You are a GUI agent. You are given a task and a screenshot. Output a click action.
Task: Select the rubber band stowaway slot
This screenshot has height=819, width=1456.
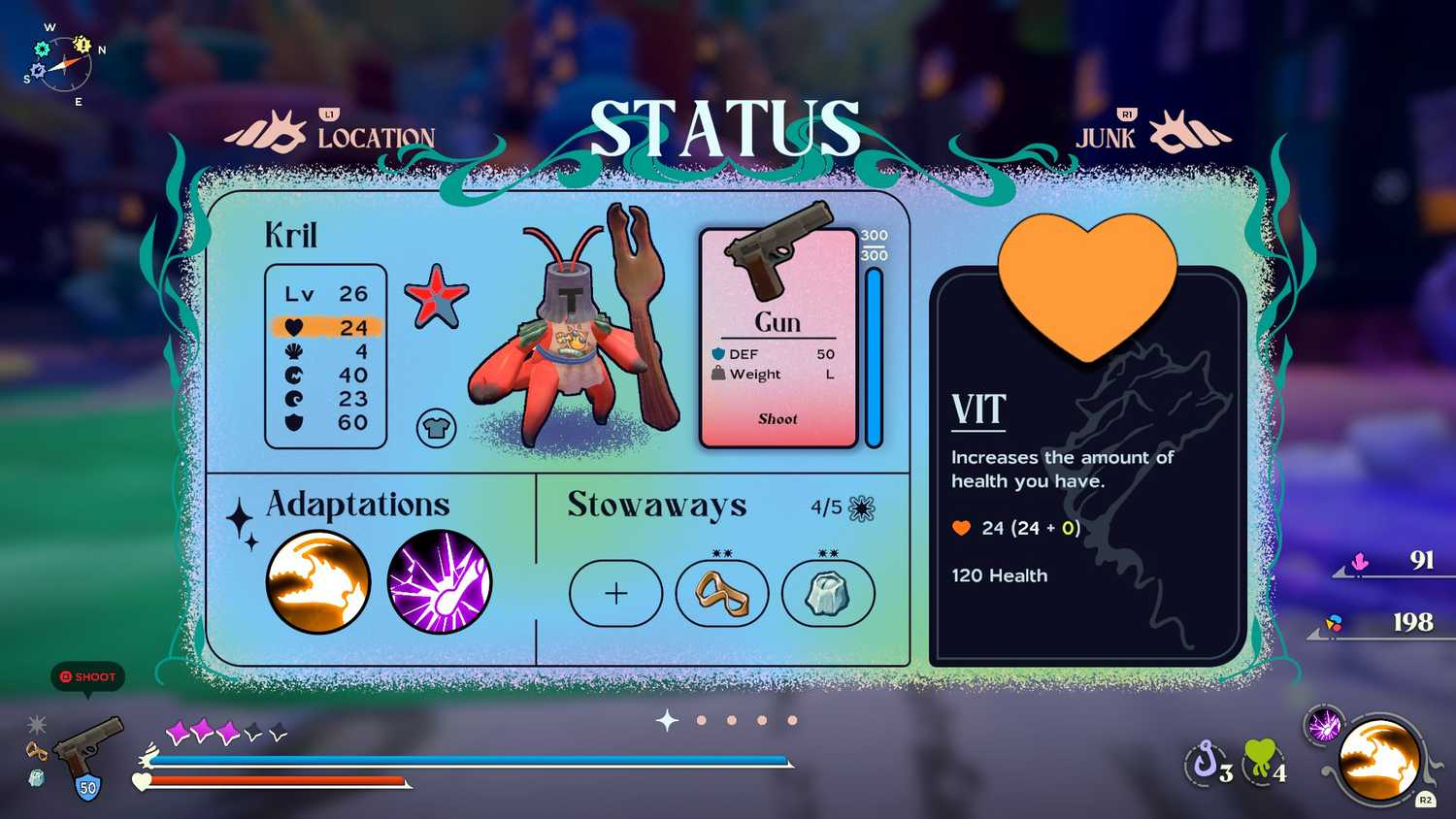click(x=721, y=594)
